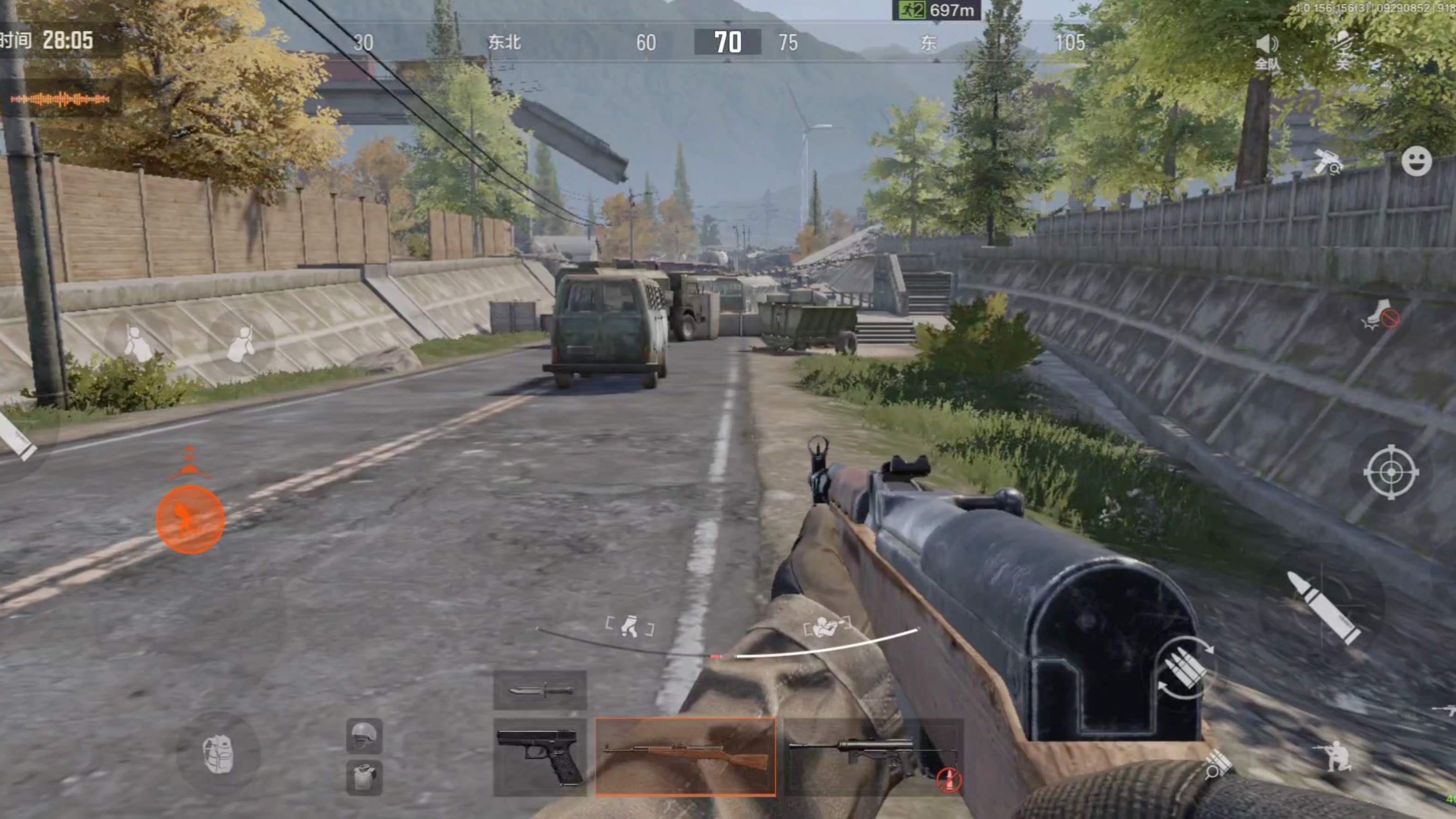Tap the body armor vest icon

click(x=364, y=776)
